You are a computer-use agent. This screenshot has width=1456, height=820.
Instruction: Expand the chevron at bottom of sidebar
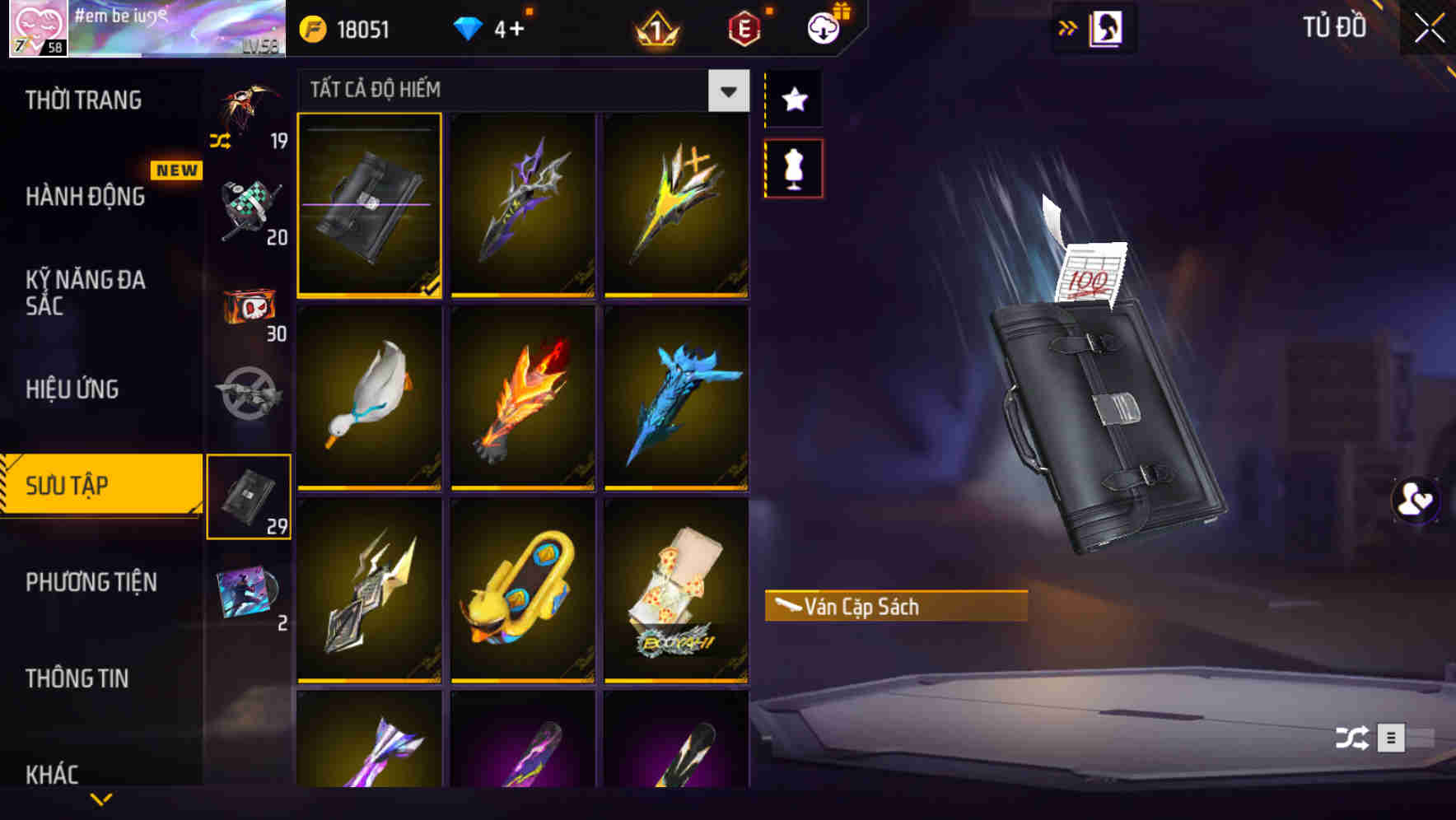click(x=100, y=799)
